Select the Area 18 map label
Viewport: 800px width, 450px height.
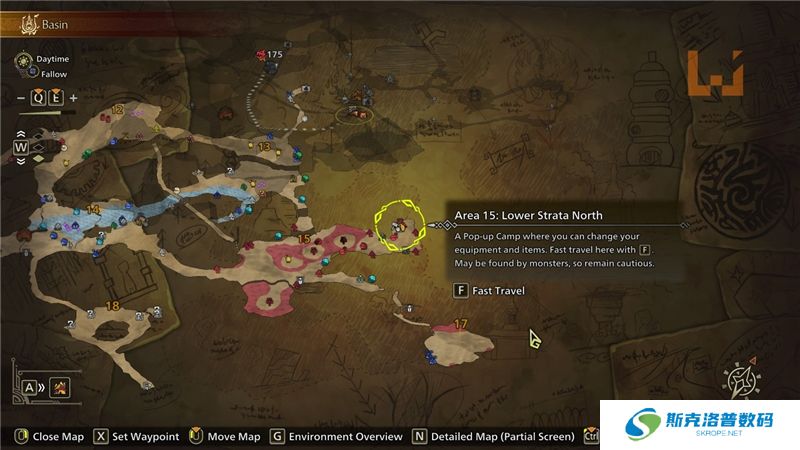[112, 306]
